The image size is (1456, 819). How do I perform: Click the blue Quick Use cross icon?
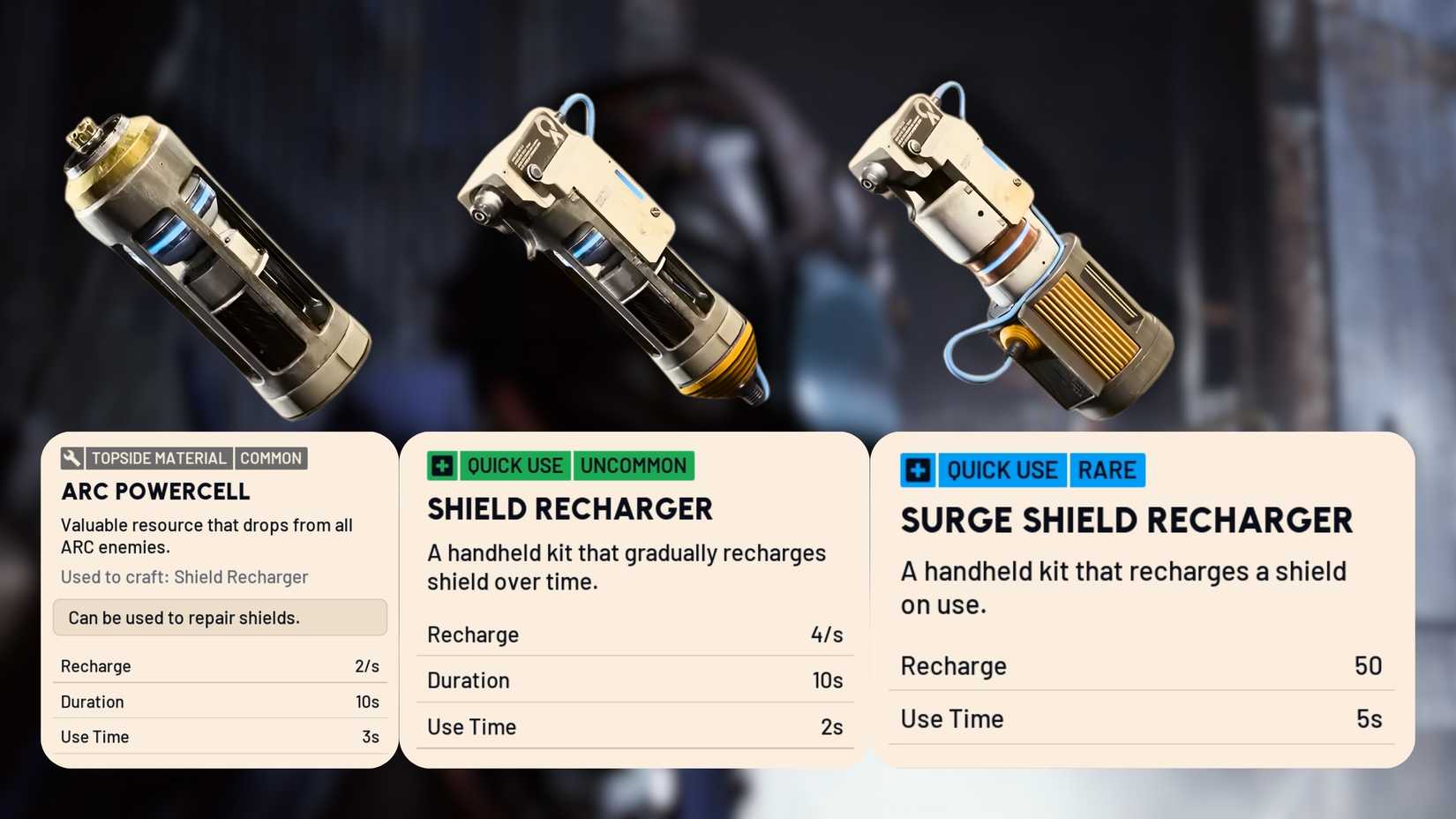pyautogui.click(x=917, y=470)
